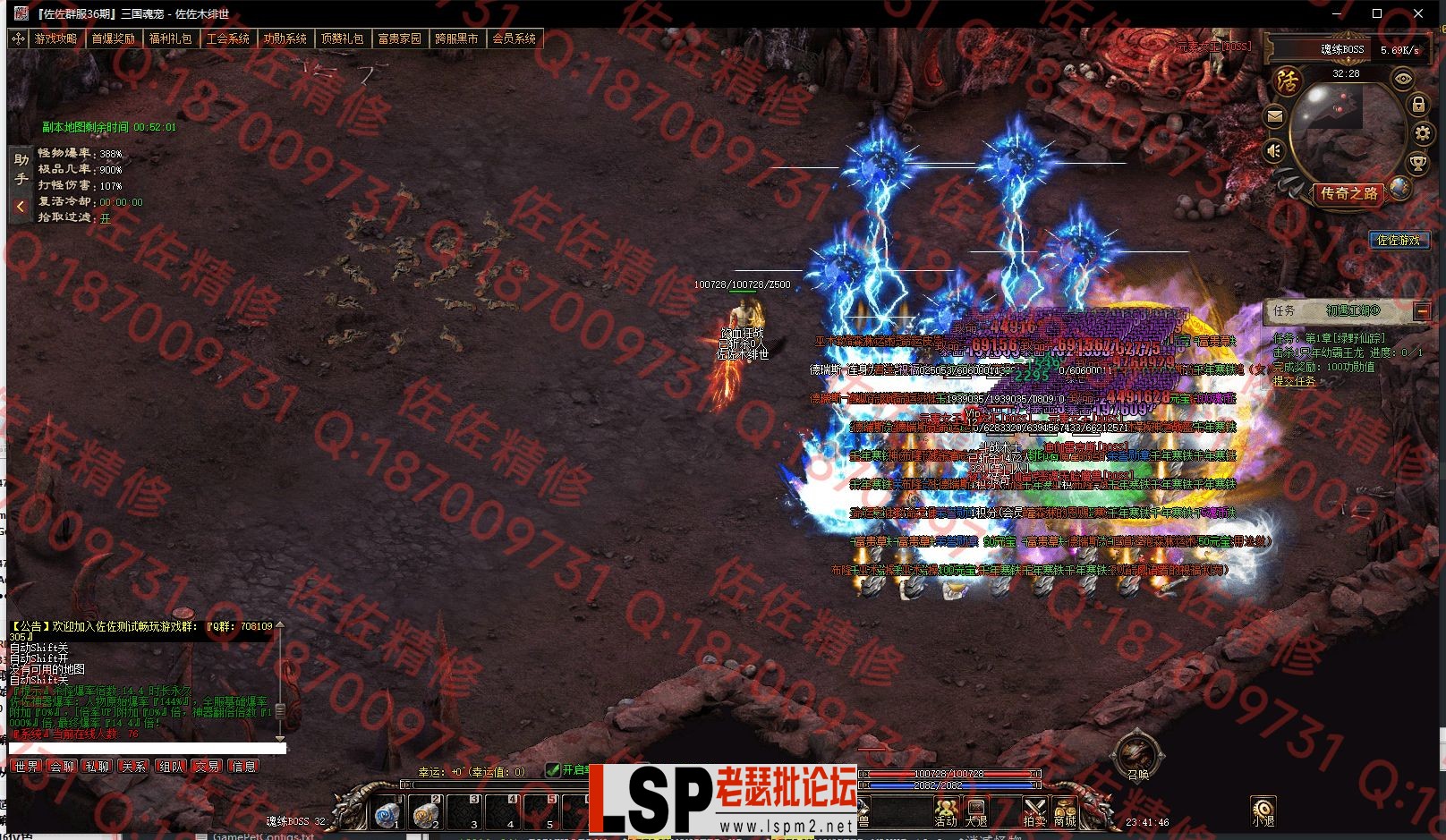The image size is (1446, 840).
Task: Open the 商城 shop icon
Action: [1064, 811]
